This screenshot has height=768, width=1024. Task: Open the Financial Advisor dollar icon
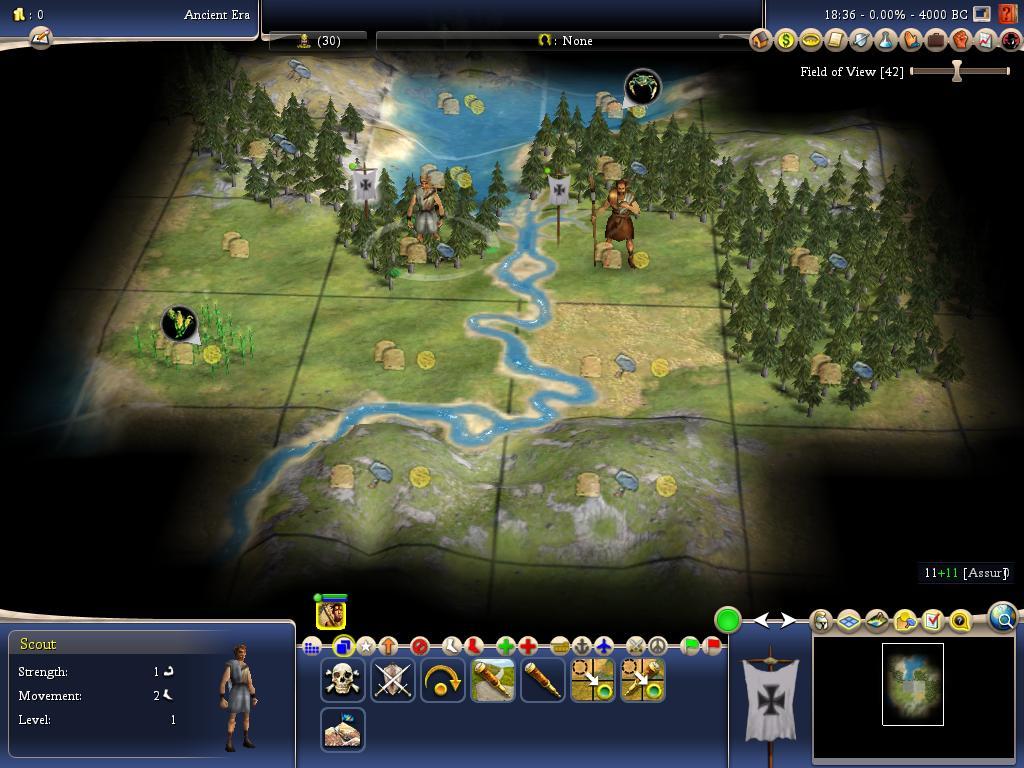786,41
